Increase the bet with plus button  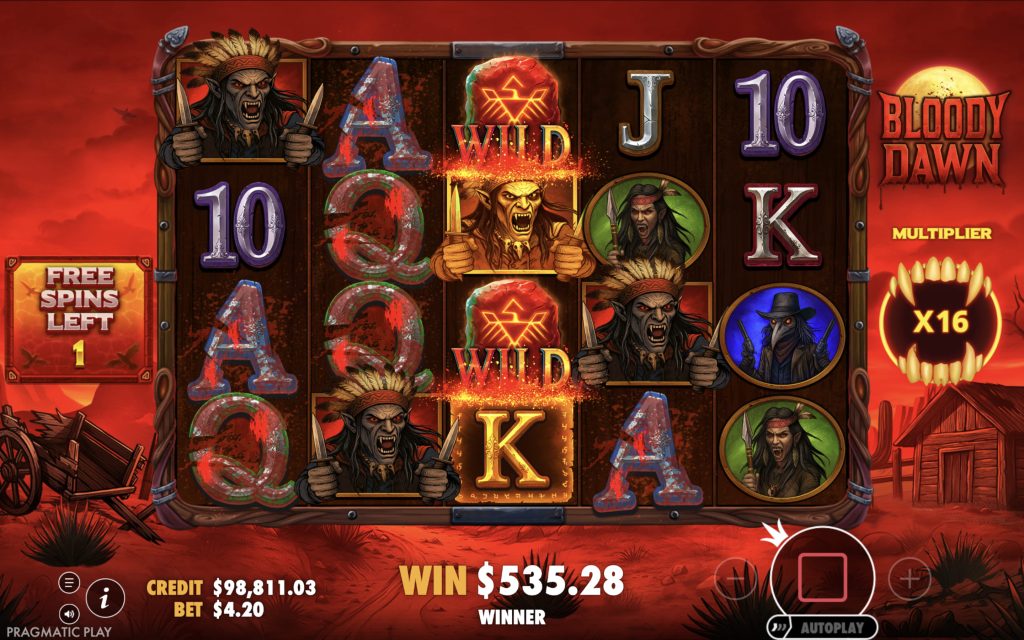[908, 578]
